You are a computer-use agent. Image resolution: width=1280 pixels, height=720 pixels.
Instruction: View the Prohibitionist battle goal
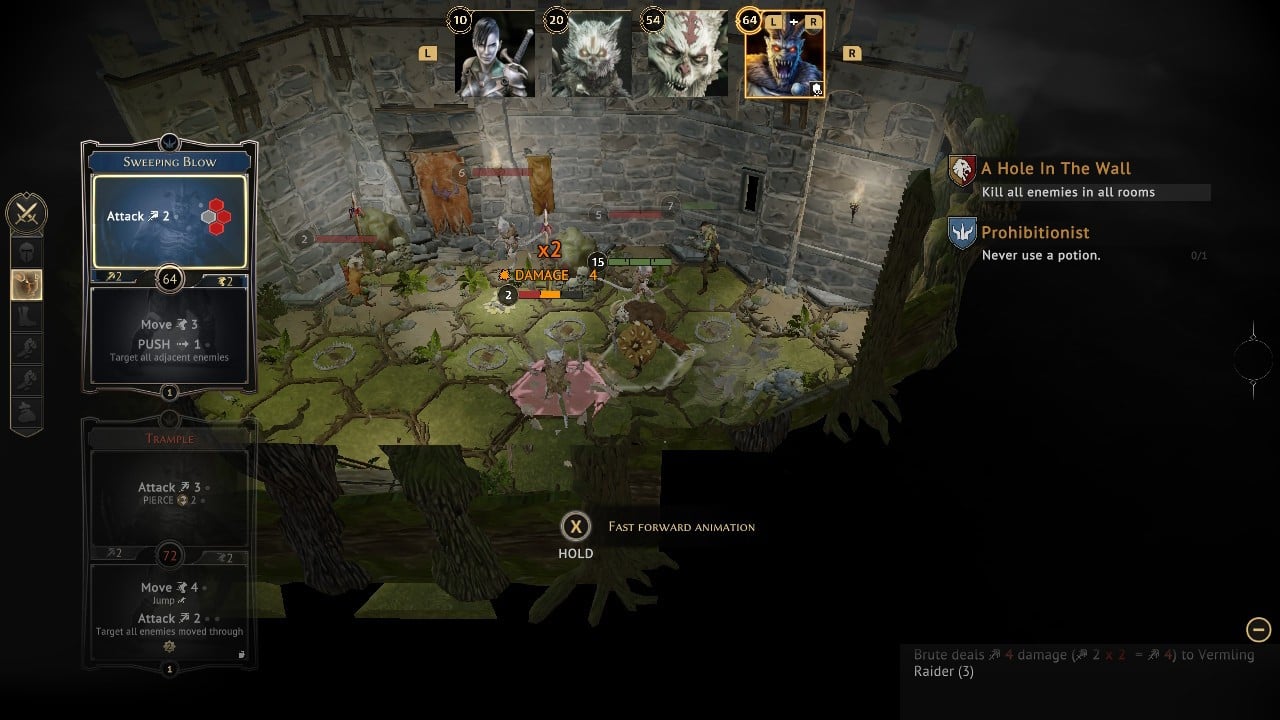tap(1035, 233)
